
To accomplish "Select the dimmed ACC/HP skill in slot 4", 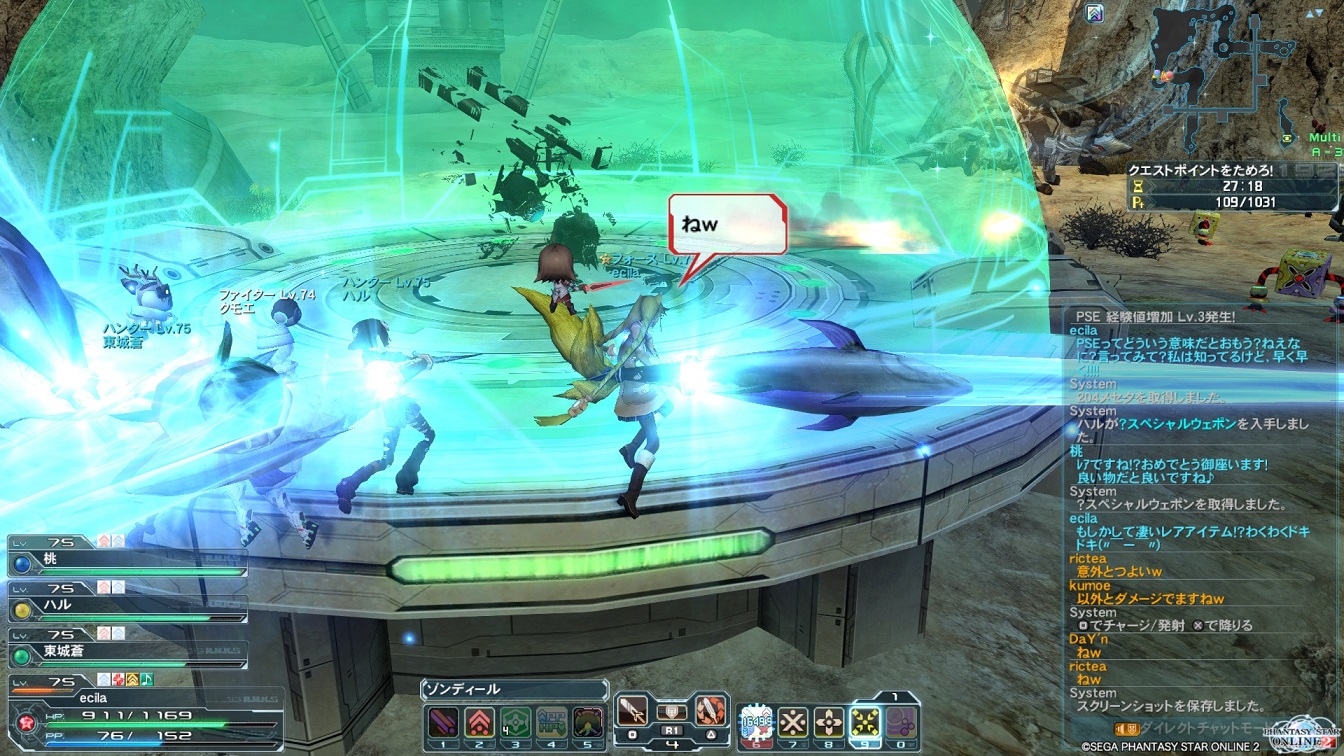I will [x=551, y=721].
